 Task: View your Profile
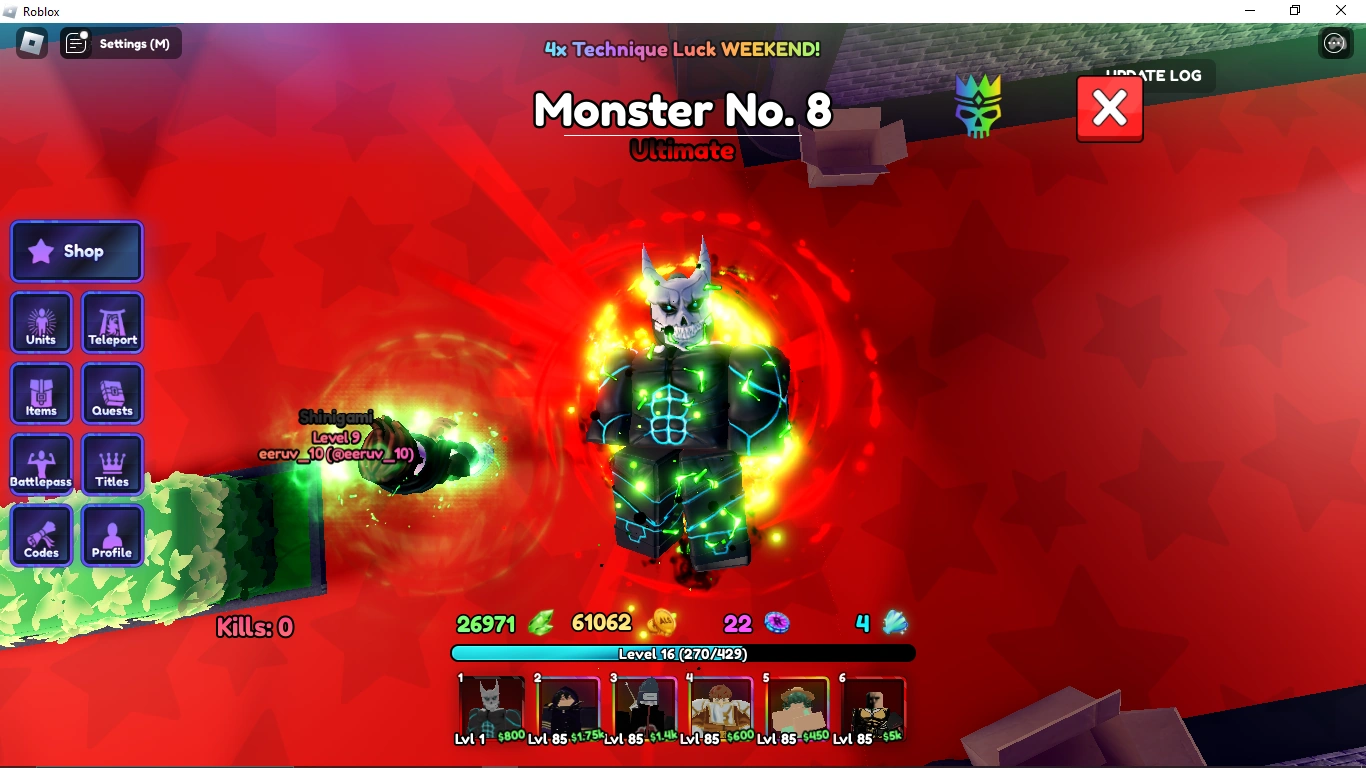point(112,536)
